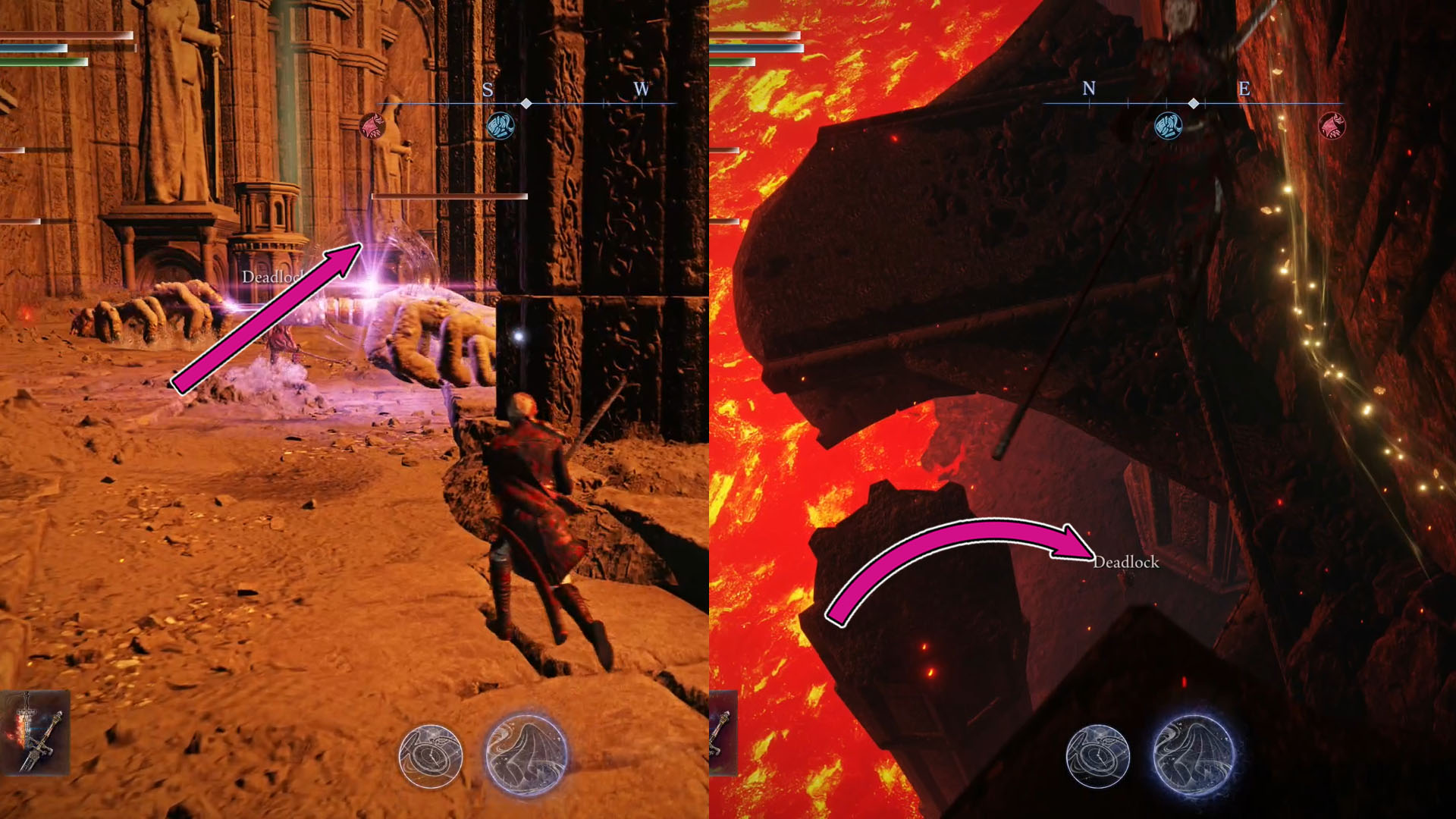Viewport: 1456px width, 819px height.
Task: Click the red marker on right compass
Action: (x=1333, y=127)
